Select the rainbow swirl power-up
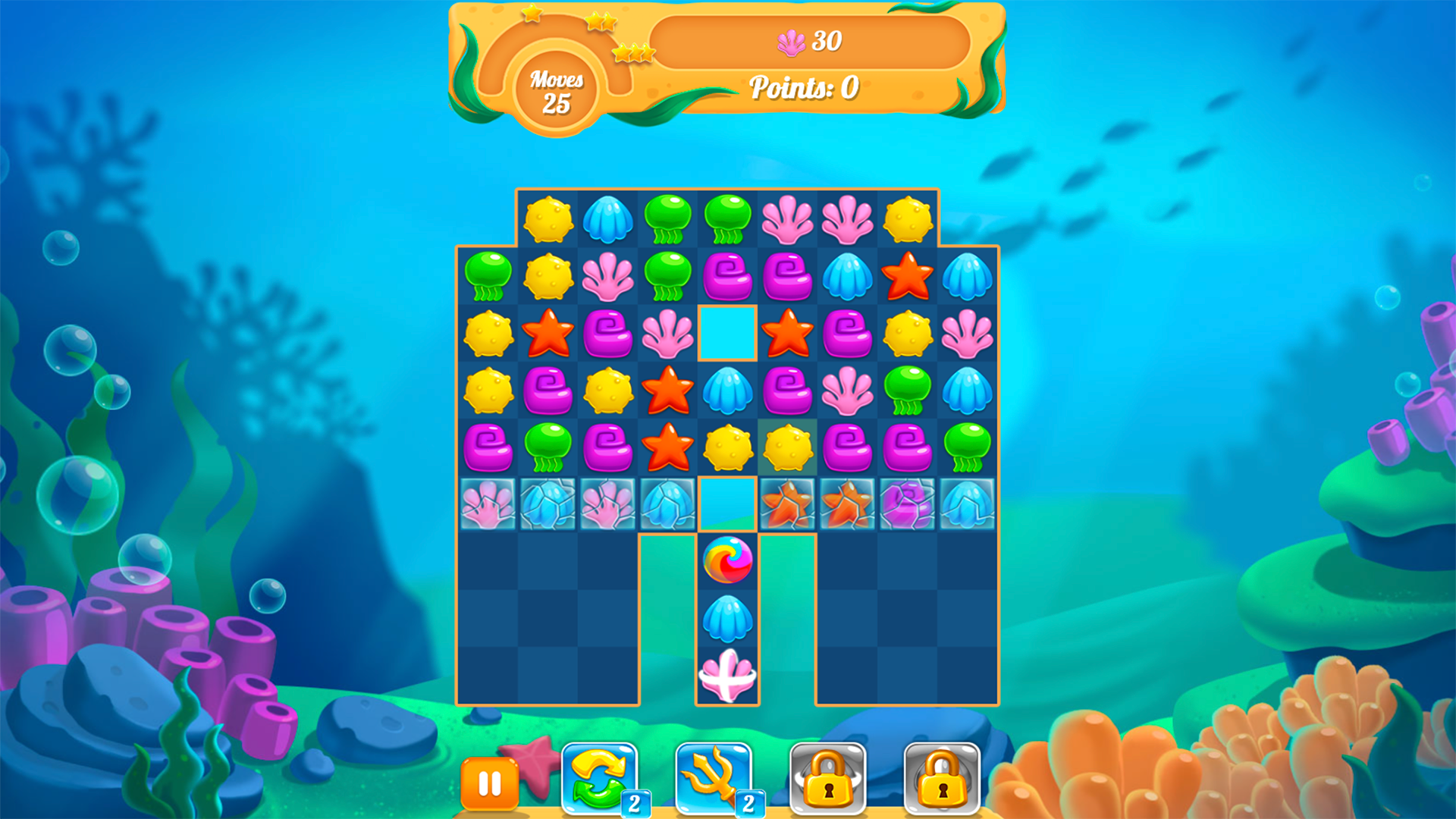 726,559
